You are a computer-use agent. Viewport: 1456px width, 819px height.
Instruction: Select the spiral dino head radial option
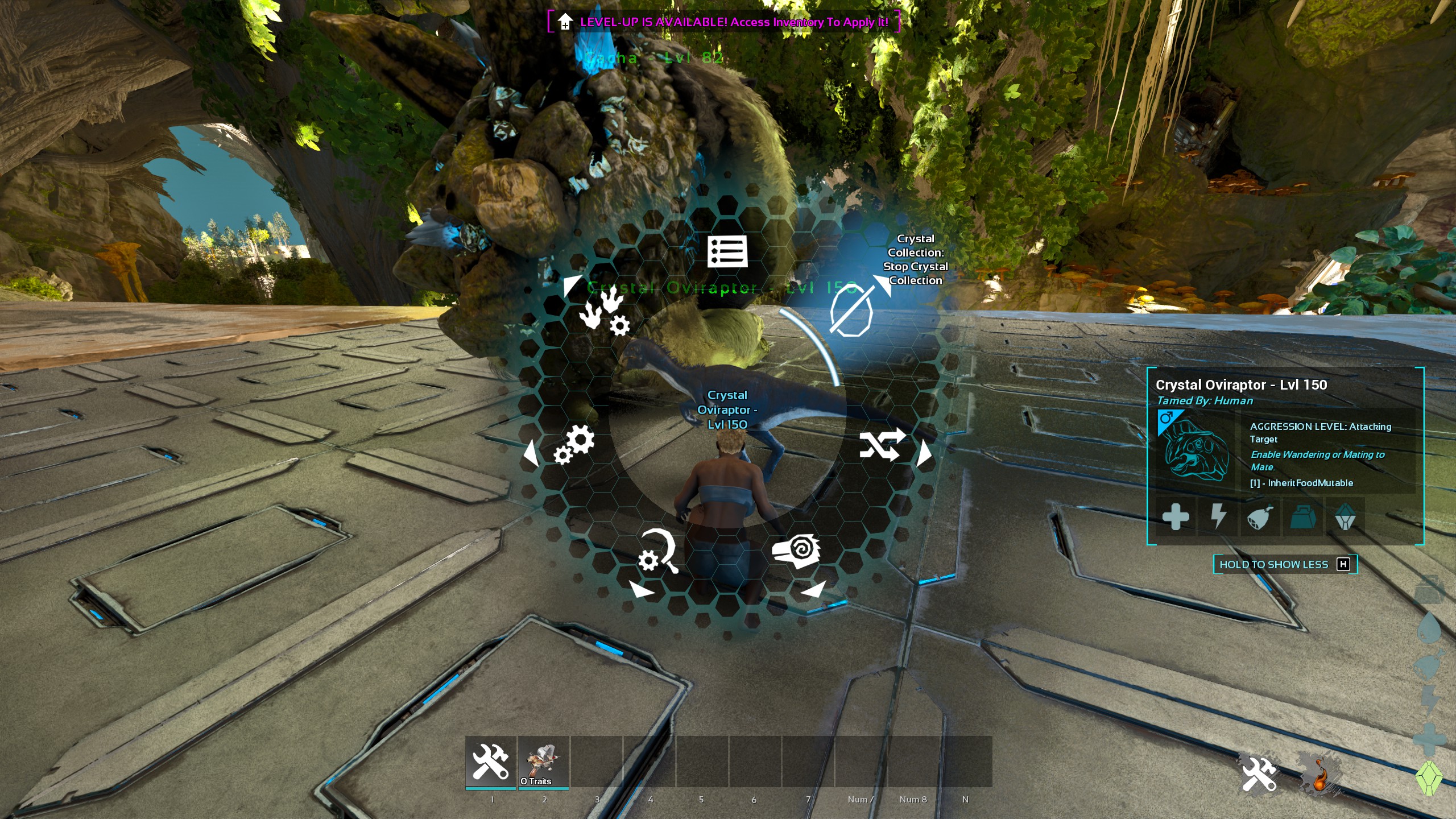pos(796,551)
